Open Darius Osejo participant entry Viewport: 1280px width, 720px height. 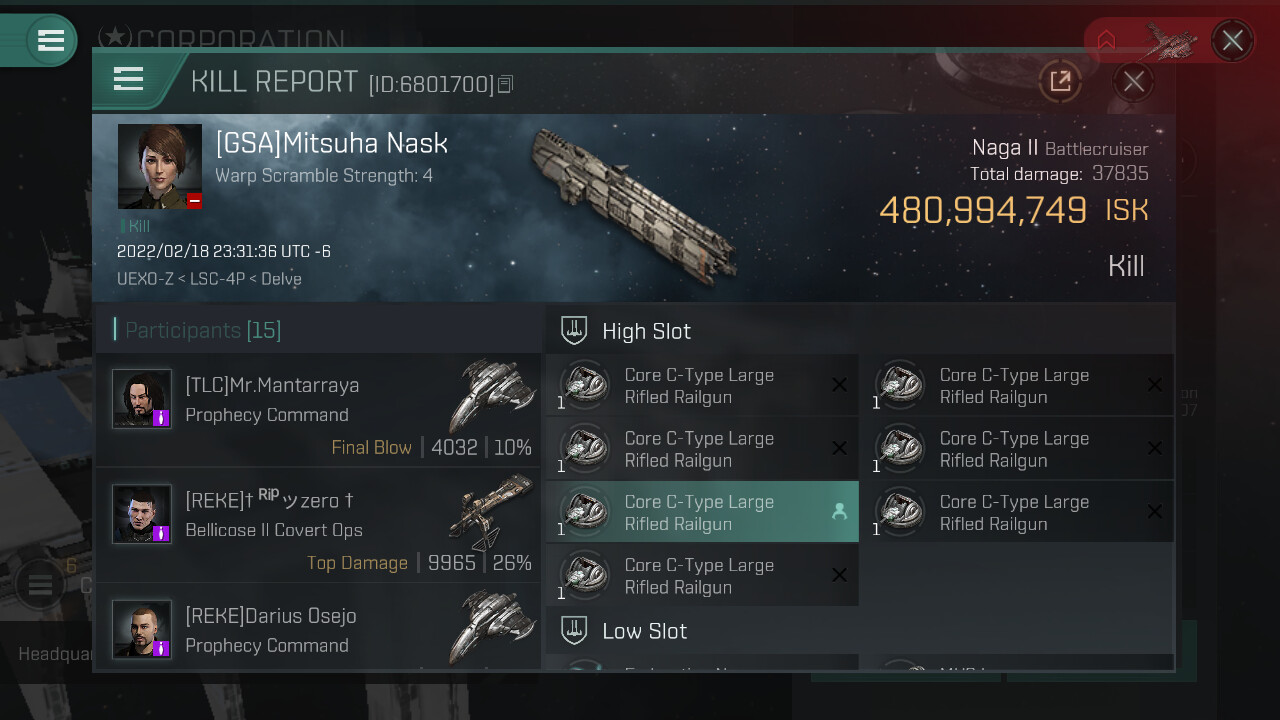click(318, 628)
